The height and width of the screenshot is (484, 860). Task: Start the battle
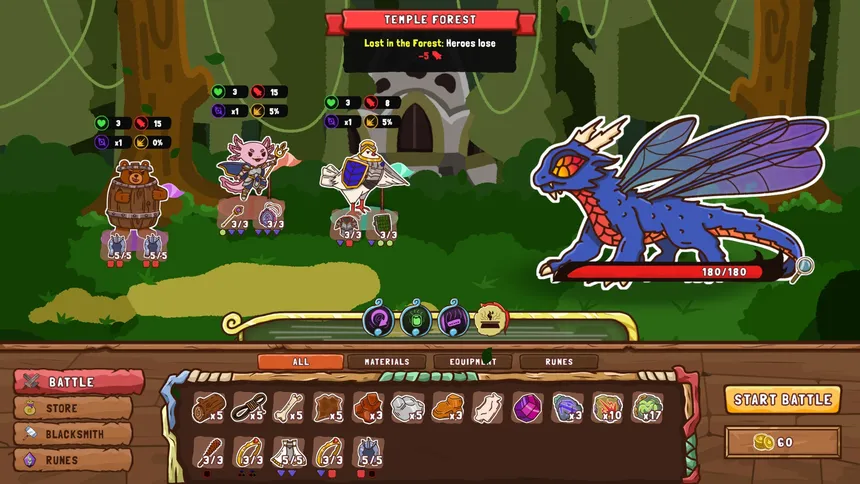tap(783, 399)
